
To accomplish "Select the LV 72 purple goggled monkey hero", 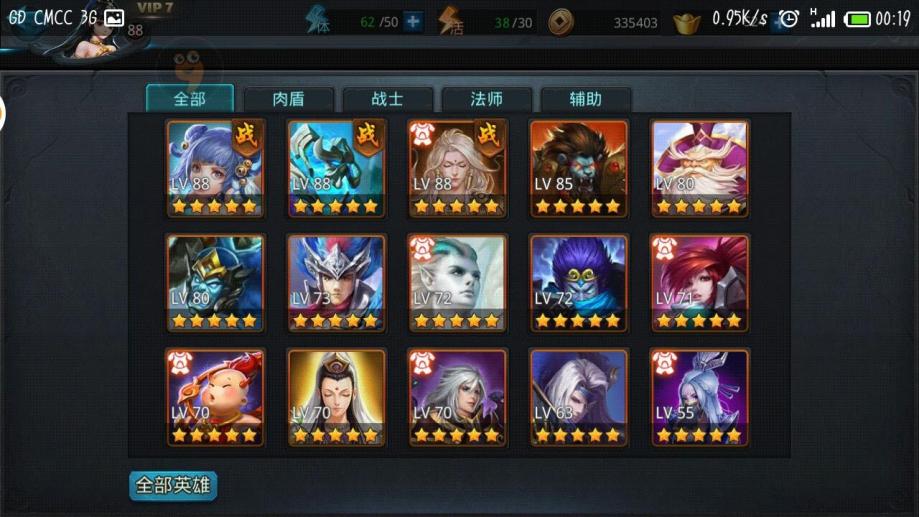I will [x=579, y=283].
